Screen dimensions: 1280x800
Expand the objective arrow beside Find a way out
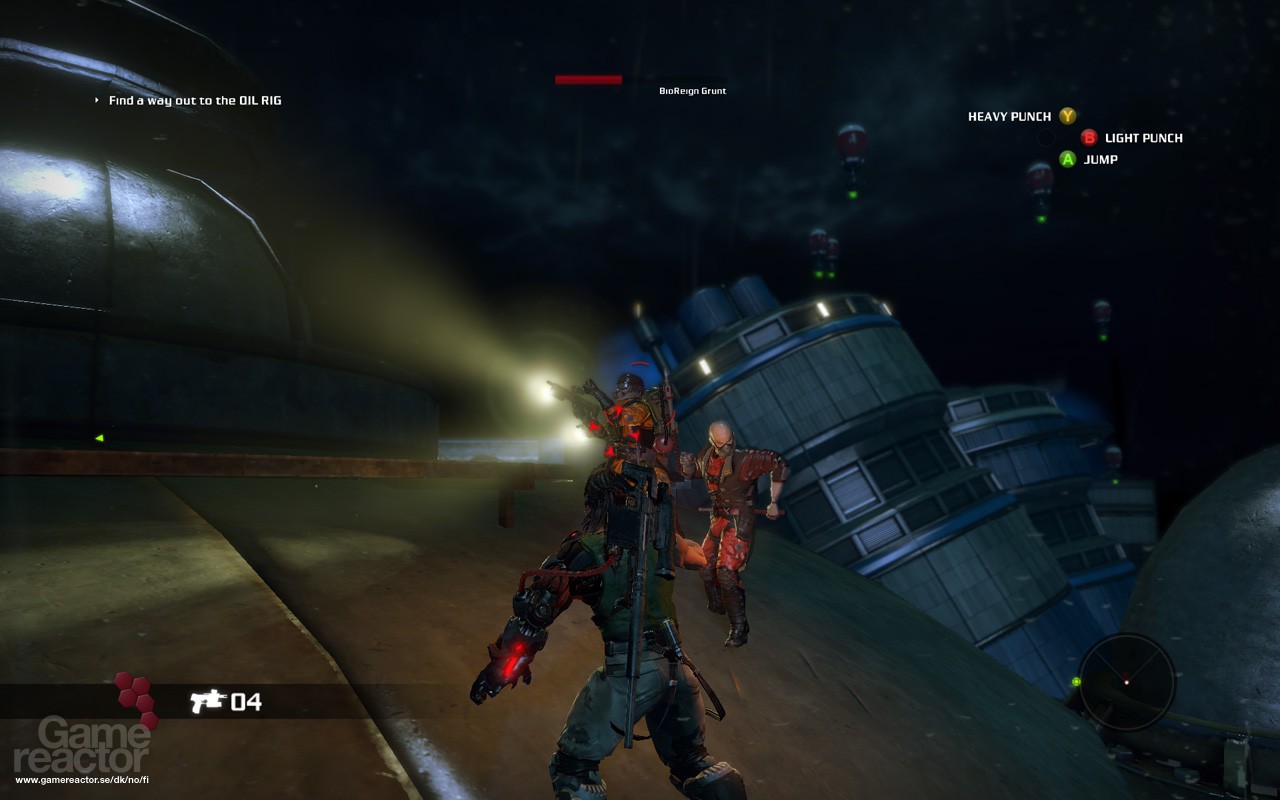coord(95,100)
